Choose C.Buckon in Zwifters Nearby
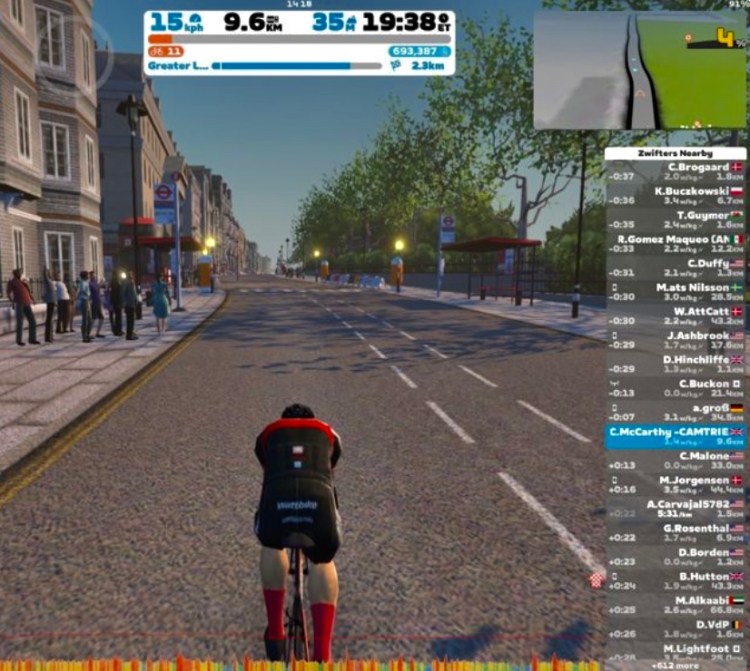The image size is (750, 671). click(x=676, y=388)
